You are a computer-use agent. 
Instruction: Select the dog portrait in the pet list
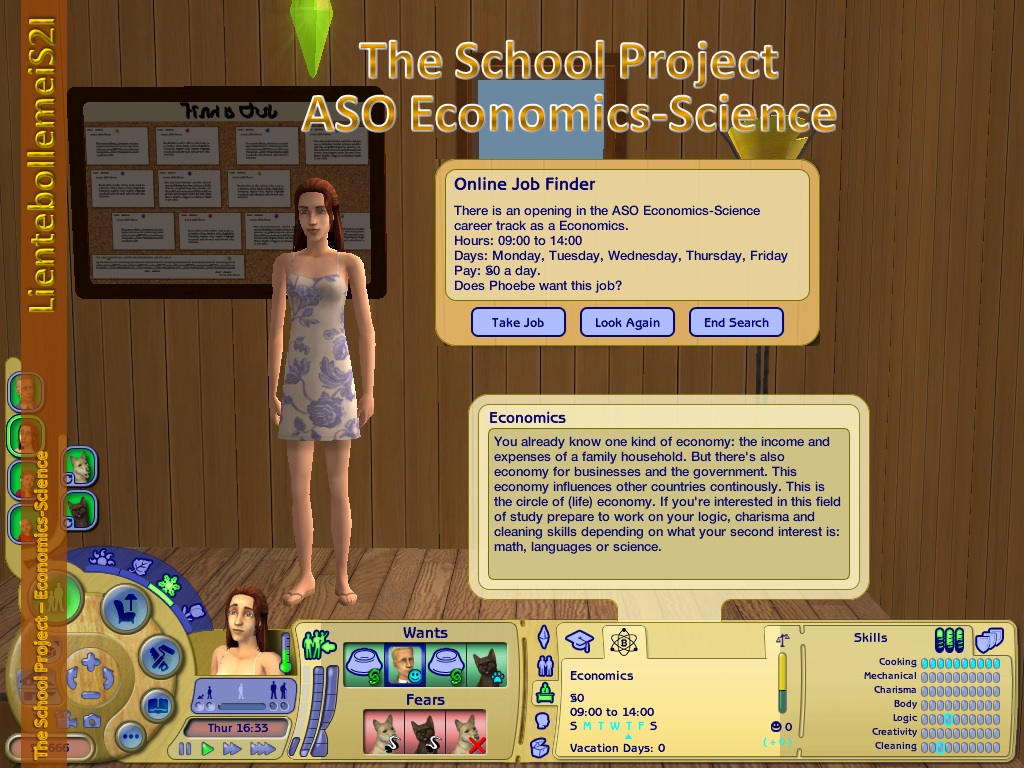[x=79, y=466]
